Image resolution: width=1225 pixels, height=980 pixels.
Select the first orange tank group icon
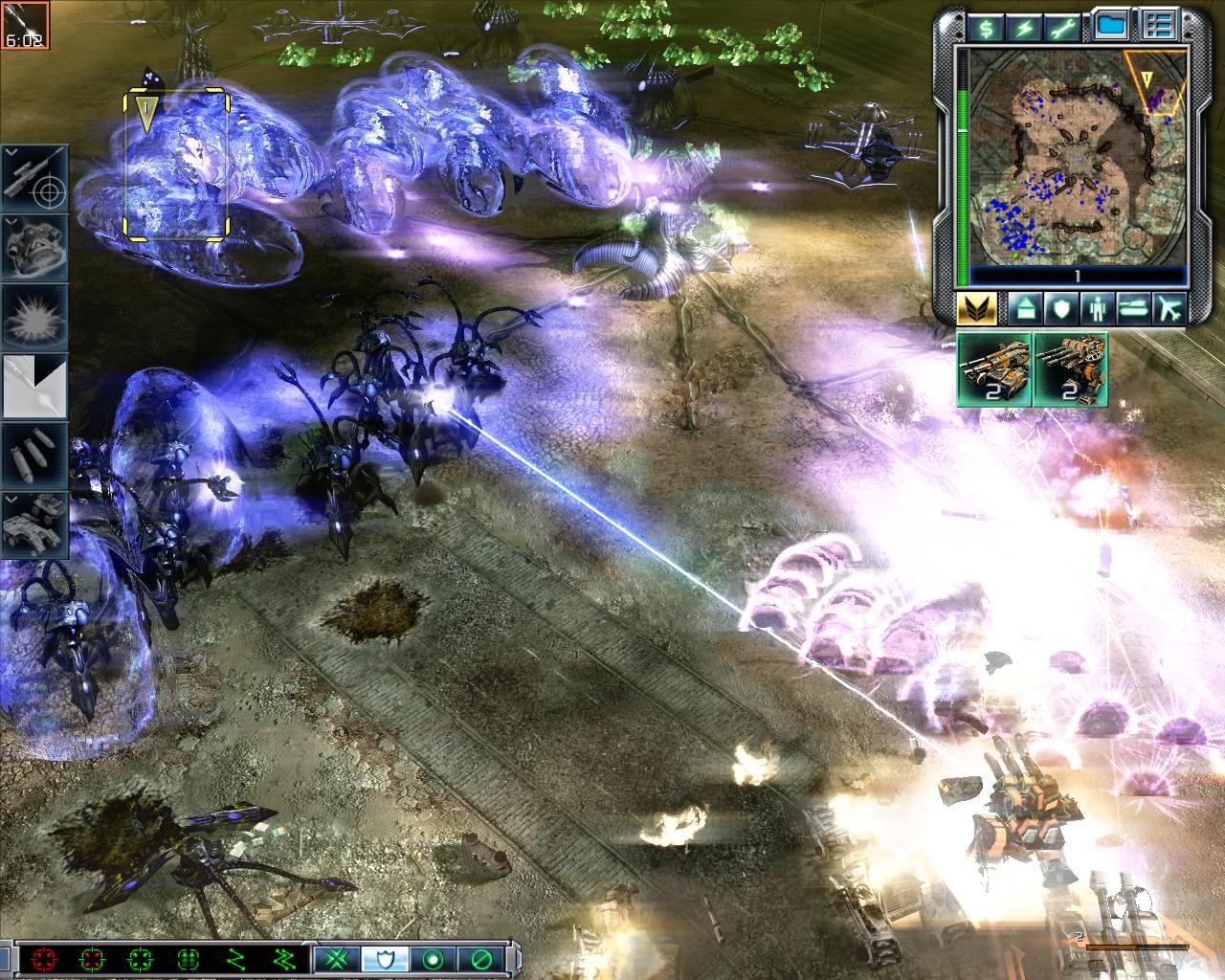[994, 369]
